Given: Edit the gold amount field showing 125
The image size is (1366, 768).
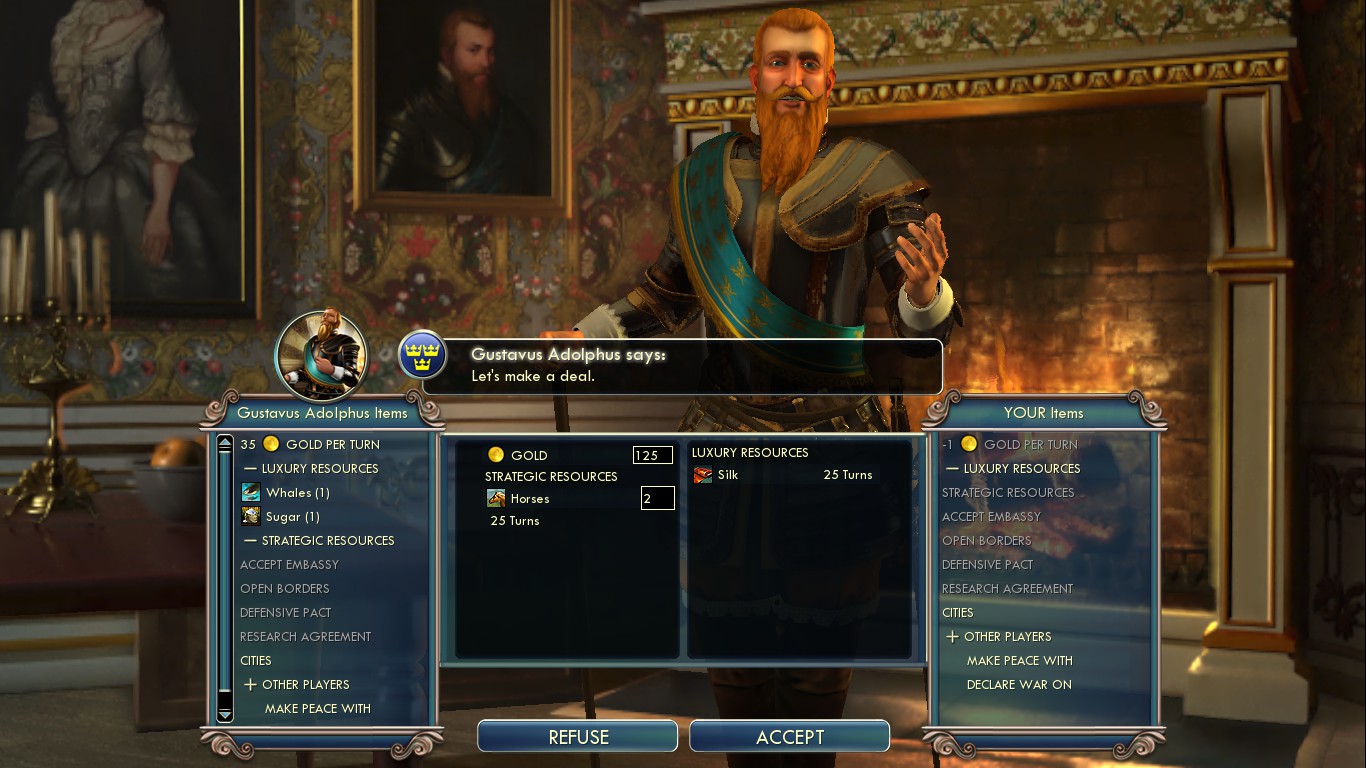Looking at the screenshot, I should coord(652,455).
